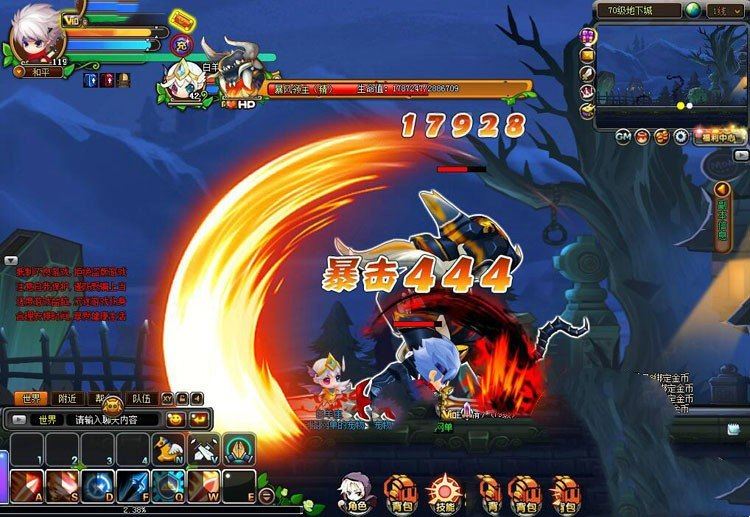Open the smiley emoji picker in chat
The width and height of the screenshot is (750, 517).
pos(176,419)
